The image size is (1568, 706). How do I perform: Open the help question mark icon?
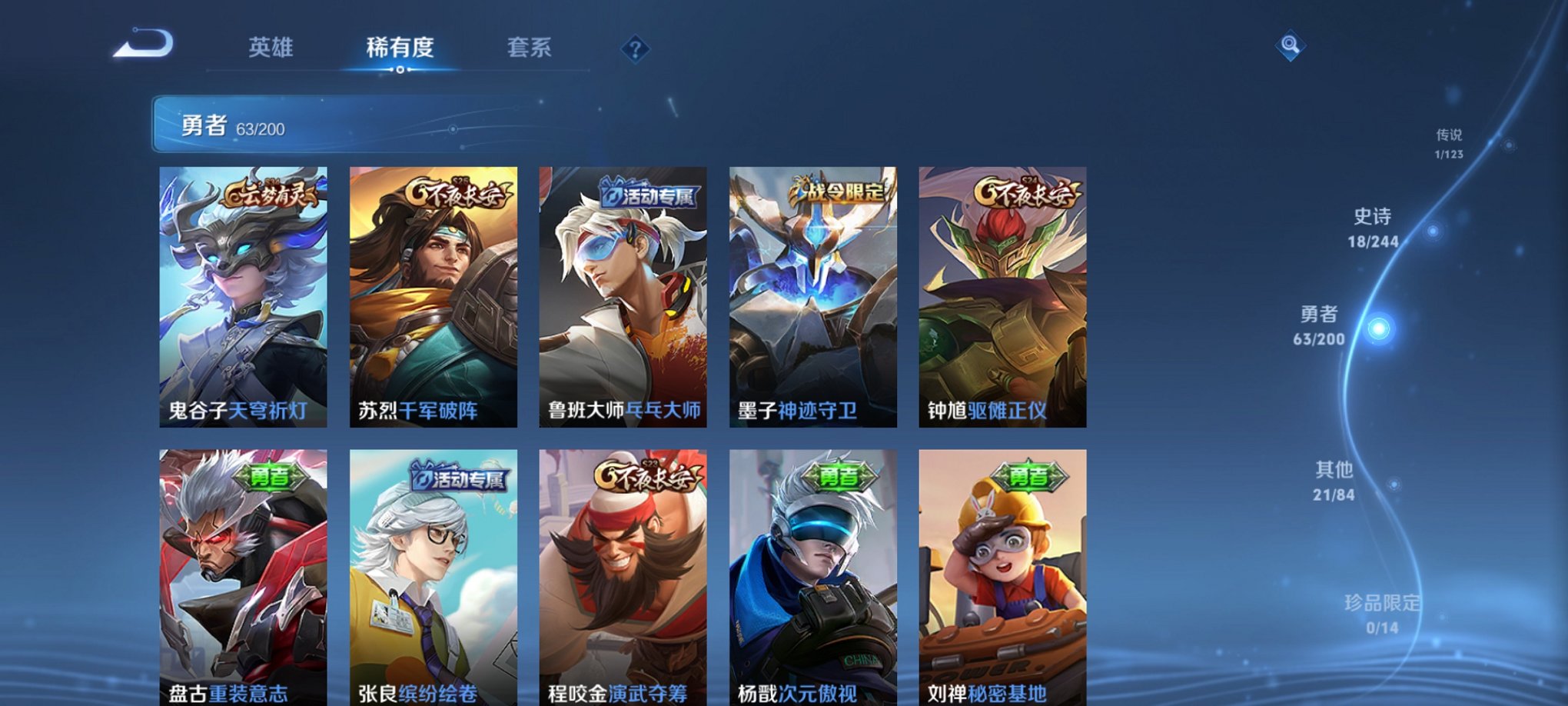point(633,49)
